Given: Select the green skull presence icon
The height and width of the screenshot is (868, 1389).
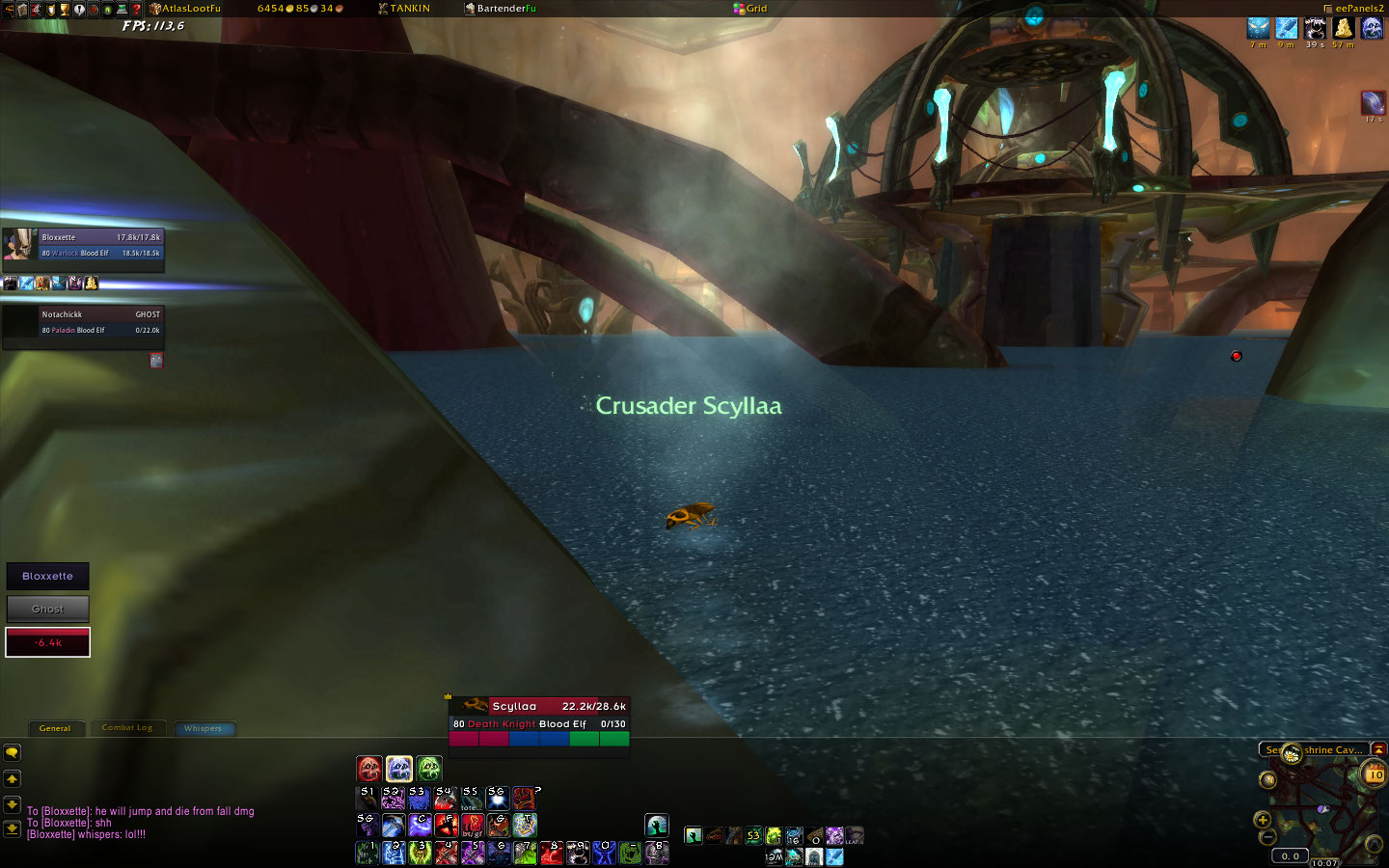Looking at the screenshot, I should coord(429,769).
